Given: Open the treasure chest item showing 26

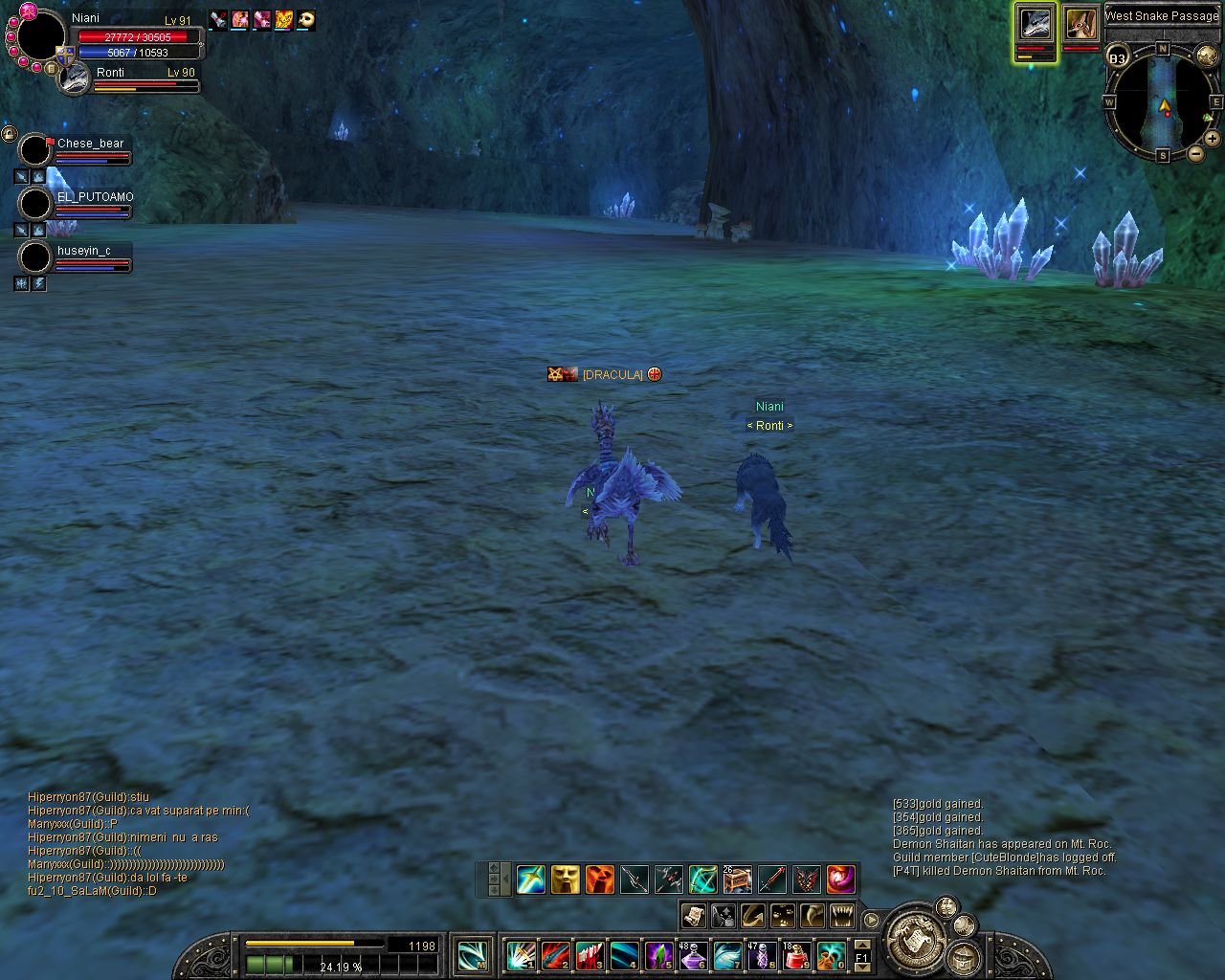Looking at the screenshot, I should 736,880.
